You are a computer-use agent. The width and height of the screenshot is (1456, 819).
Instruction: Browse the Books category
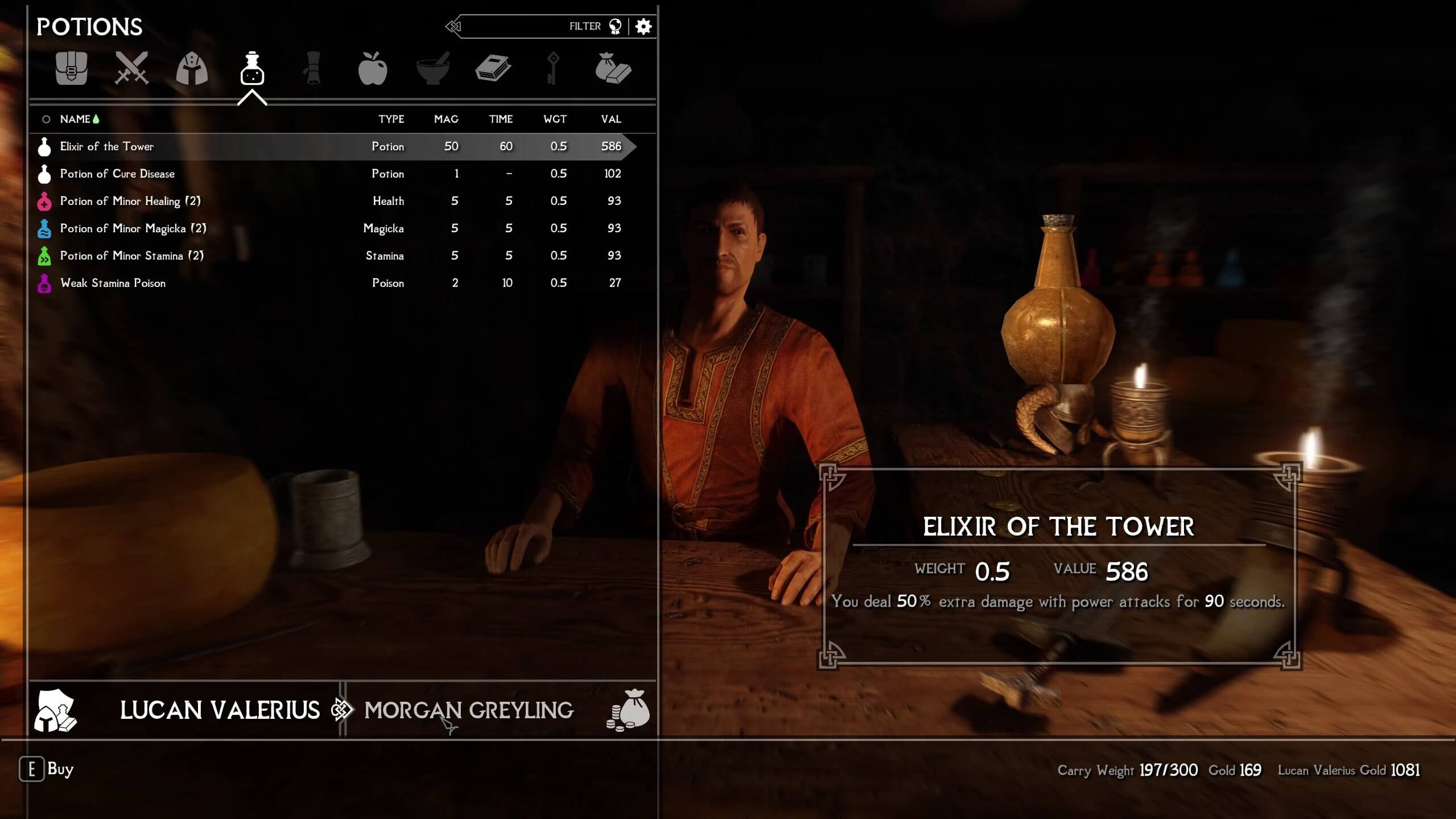[494, 68]
